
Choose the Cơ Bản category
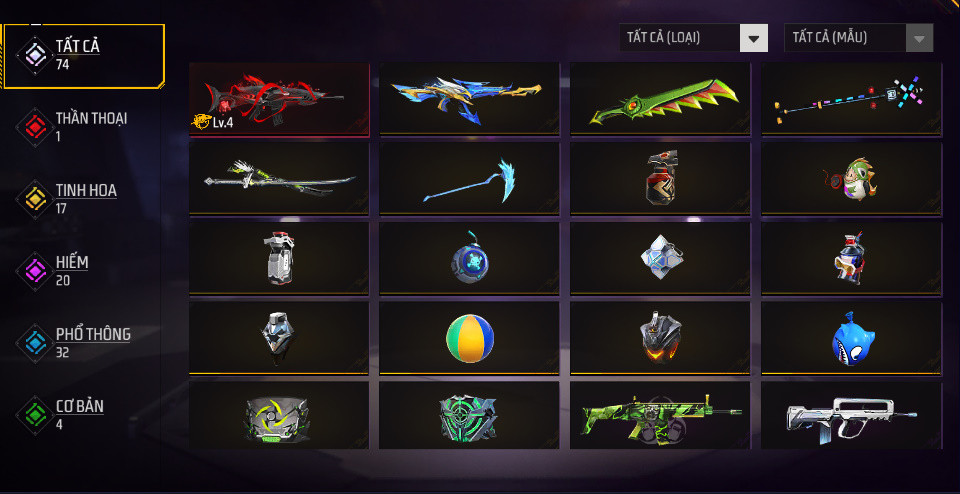point(83,414)
